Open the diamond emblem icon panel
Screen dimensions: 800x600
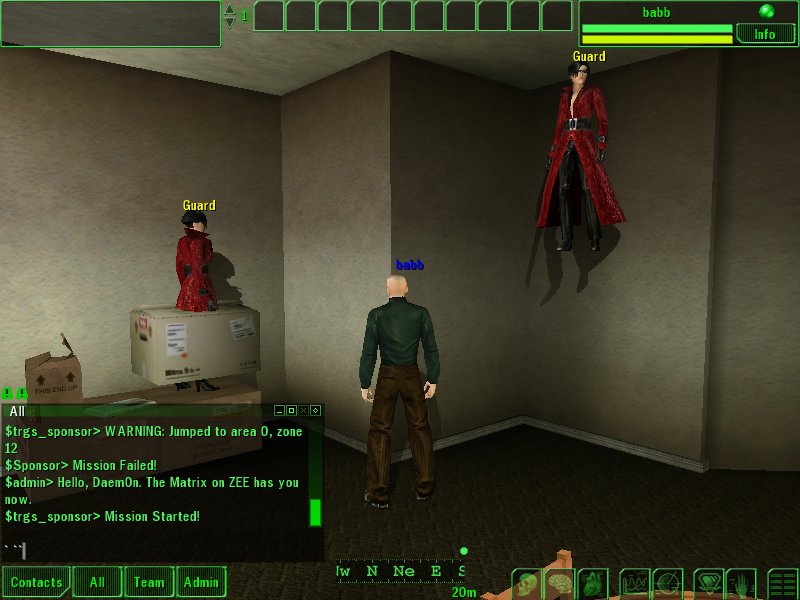pos(708,583)
